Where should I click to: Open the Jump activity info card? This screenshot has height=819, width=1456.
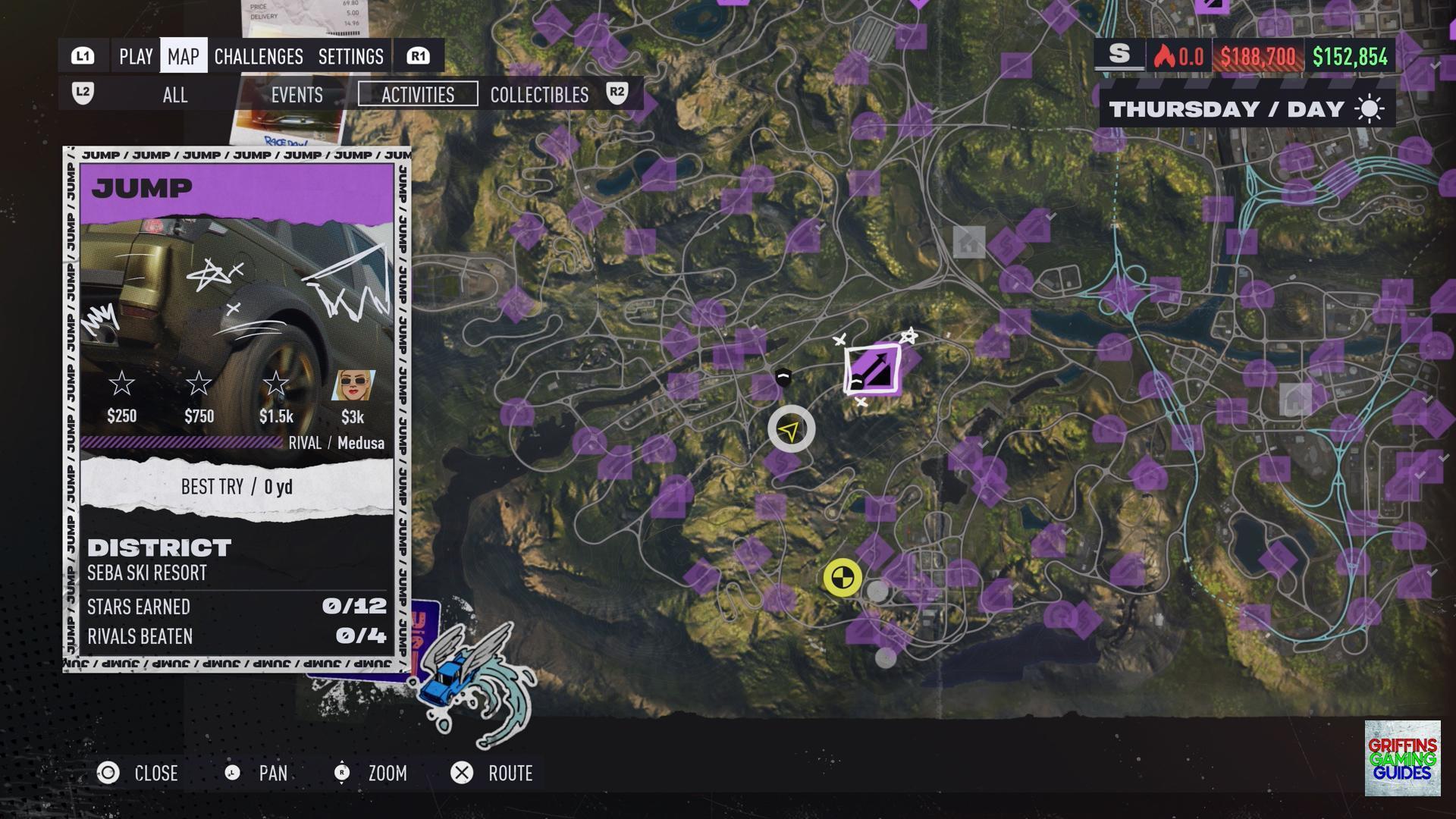(237, 409)
